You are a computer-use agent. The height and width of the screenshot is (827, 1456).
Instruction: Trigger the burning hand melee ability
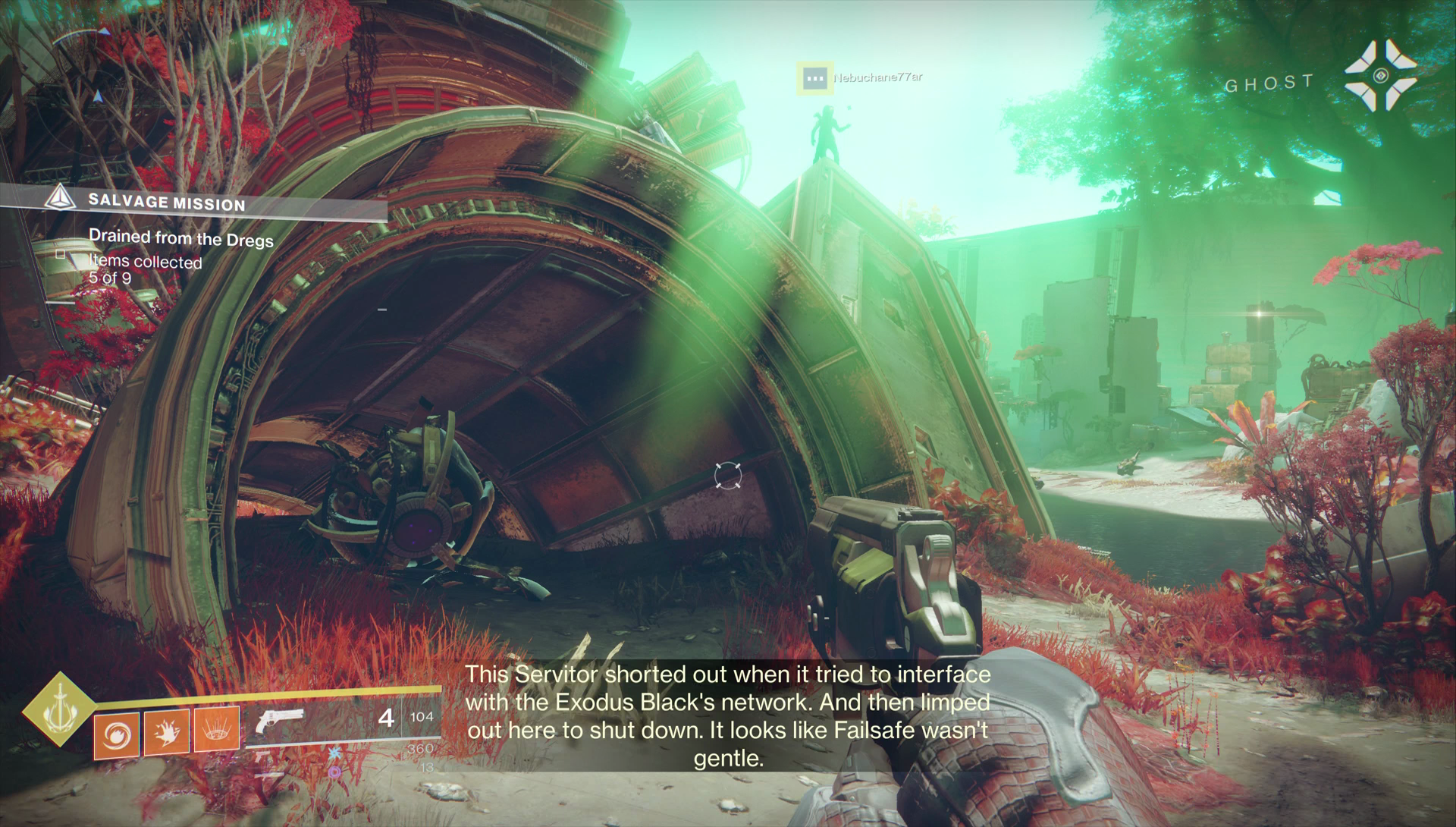click(x=166, y=731)
